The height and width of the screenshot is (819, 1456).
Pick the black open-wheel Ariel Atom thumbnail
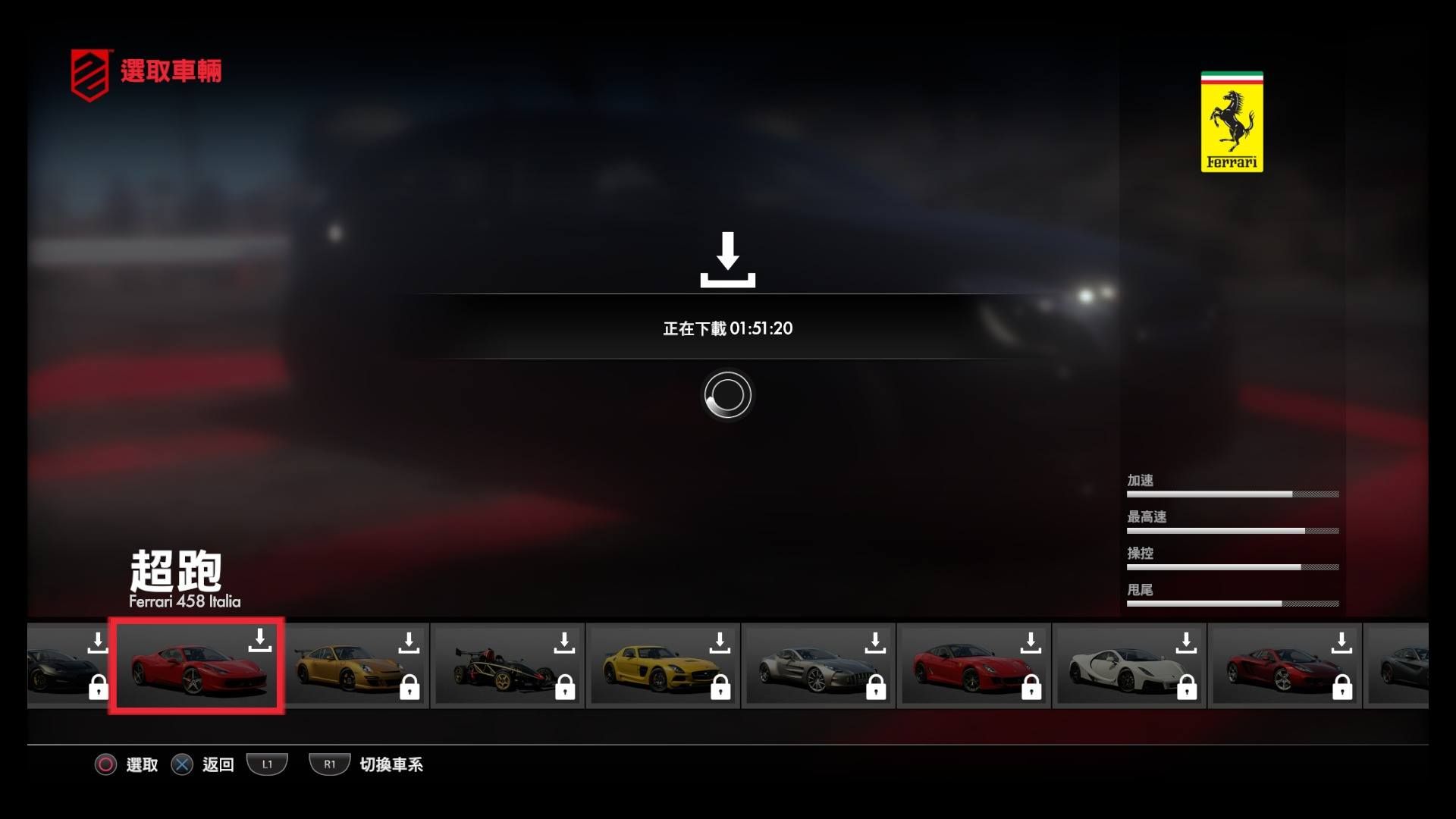(x=508, y=666)
